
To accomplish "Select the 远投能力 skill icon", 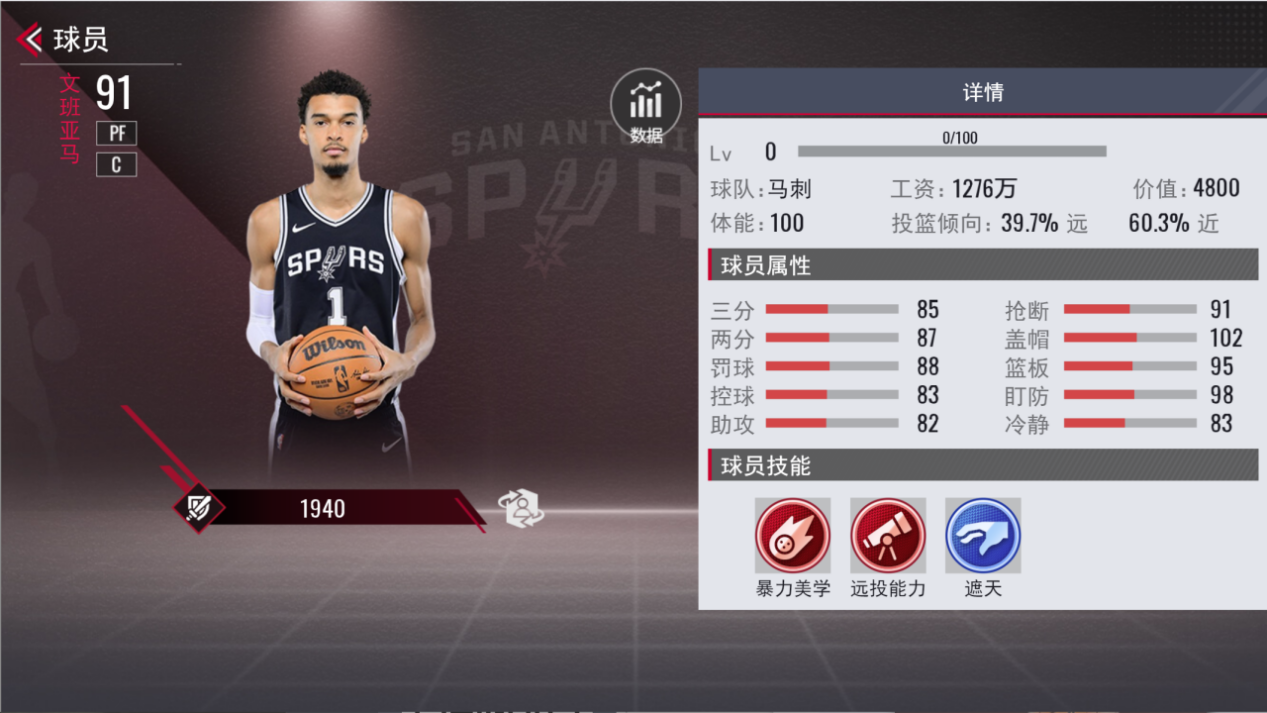I will (x=888, y=536).
